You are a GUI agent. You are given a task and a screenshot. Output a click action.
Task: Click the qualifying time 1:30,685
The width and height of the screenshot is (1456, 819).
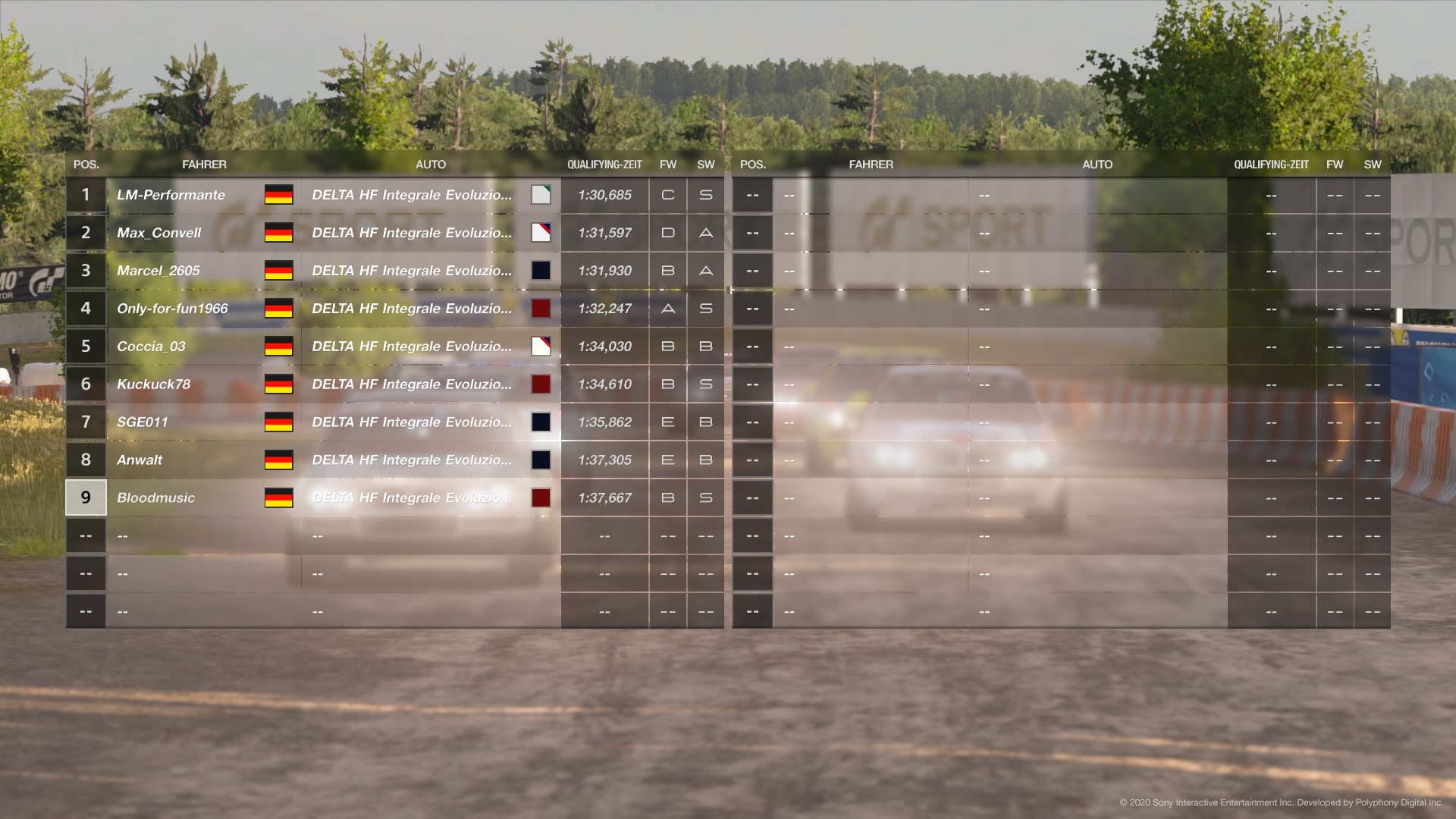click(x=604, y=195)
